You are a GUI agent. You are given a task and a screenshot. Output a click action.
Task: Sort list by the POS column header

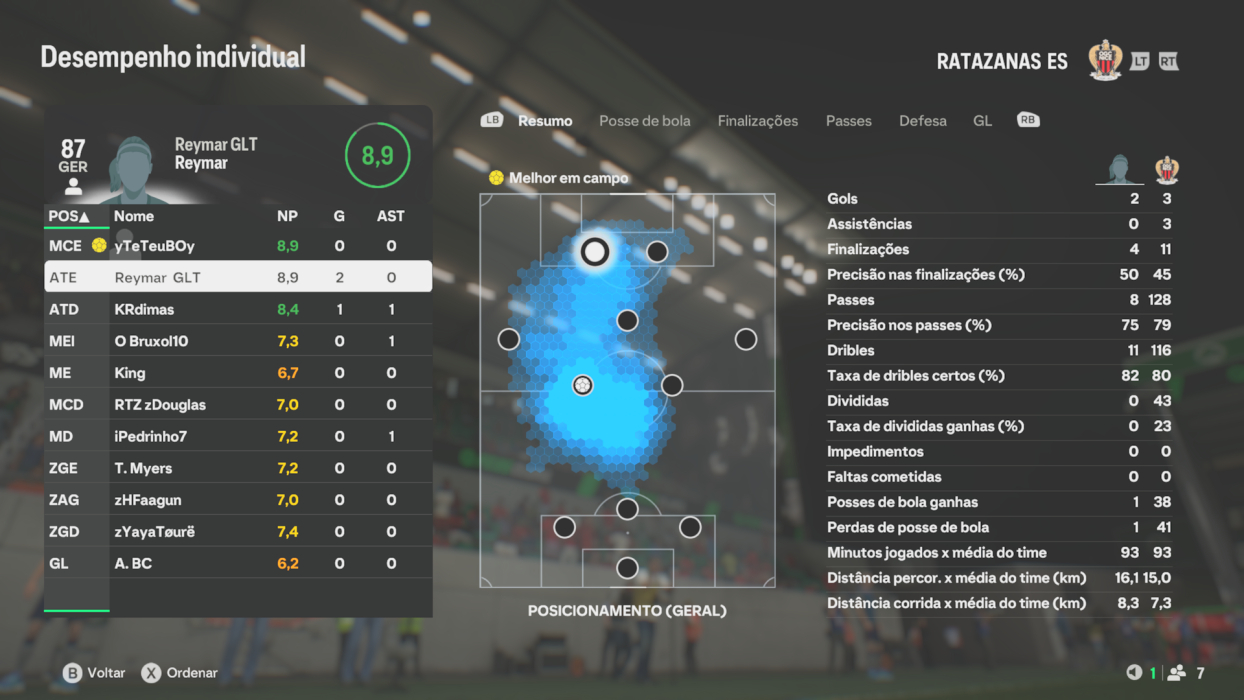(69, 216)
